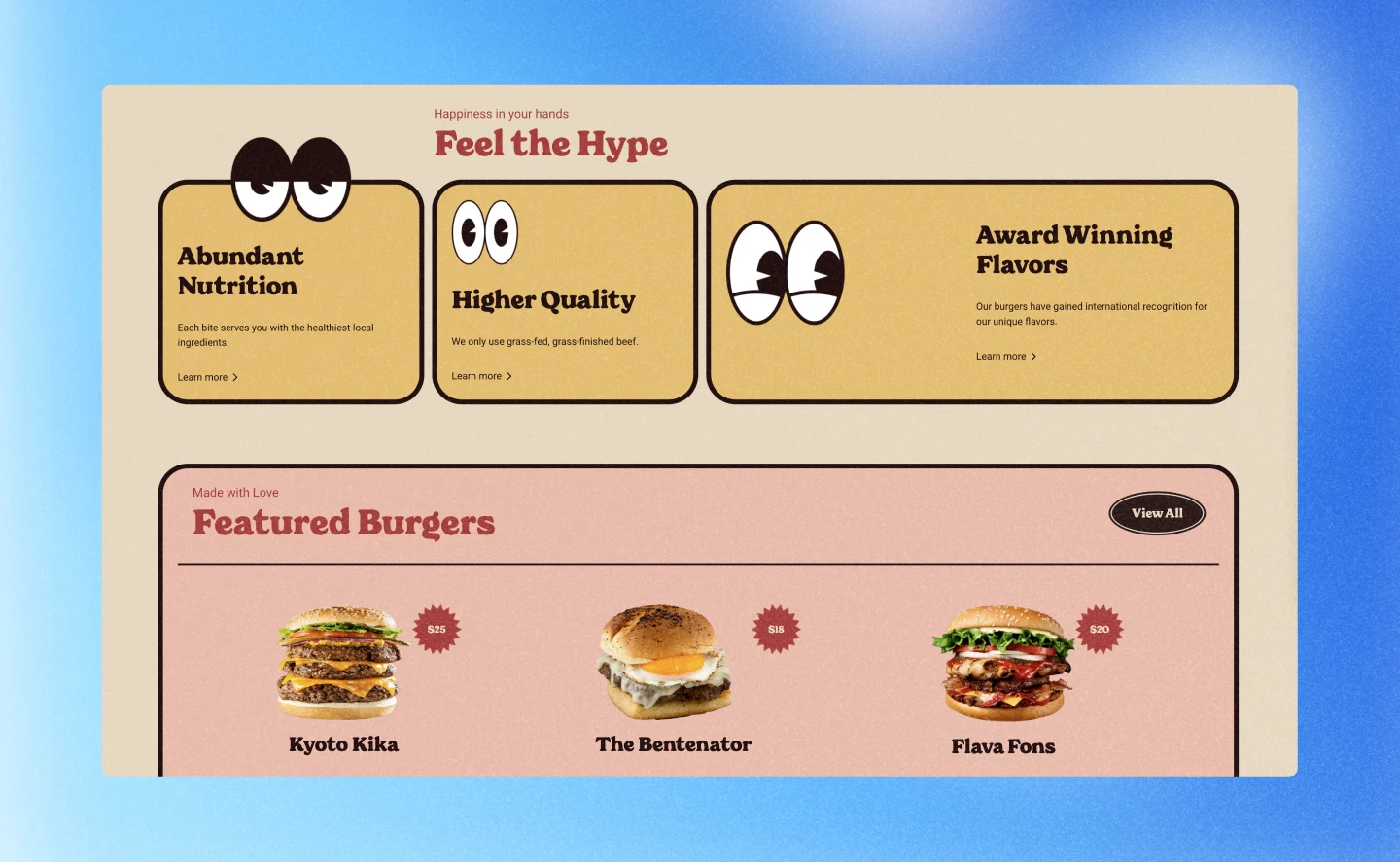
Task: Open Learn more under Abundant Nutrition
Action: coord(203,377)
